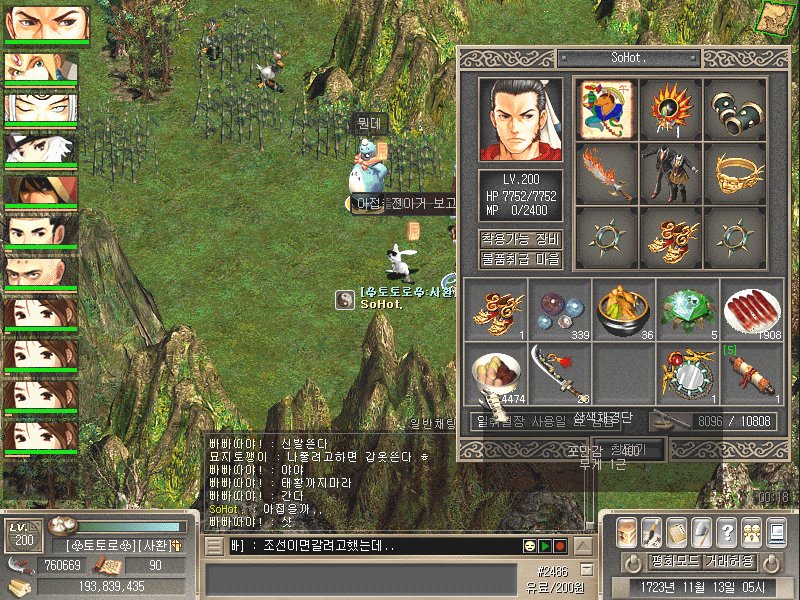This screenshot has width=800, height=600.
Task: Select the top party member portrait
Action: 46,24
